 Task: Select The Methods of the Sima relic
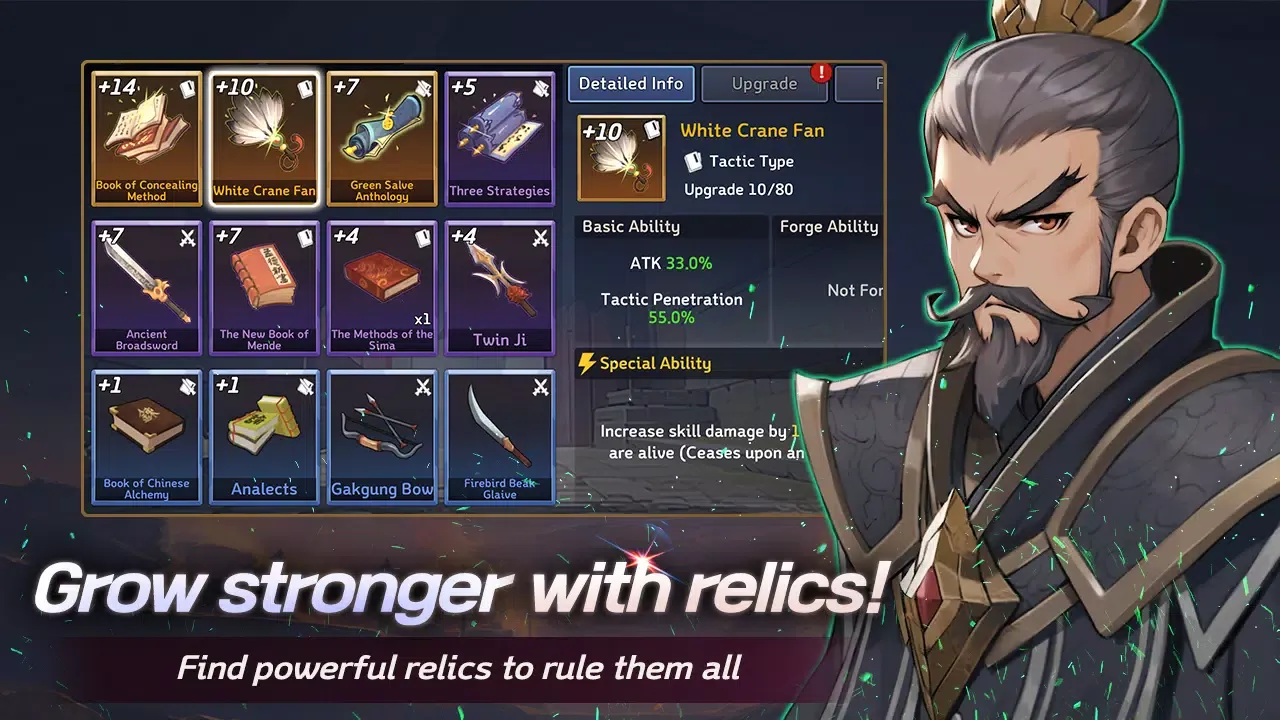tap(382, 287)
